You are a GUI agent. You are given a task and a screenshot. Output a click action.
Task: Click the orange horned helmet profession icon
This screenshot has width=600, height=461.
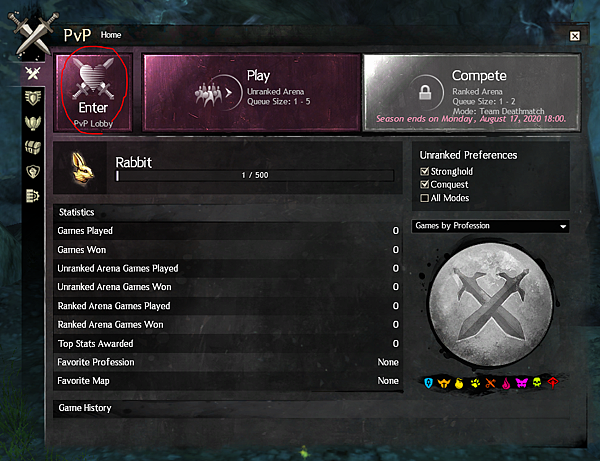click(444, 382)
